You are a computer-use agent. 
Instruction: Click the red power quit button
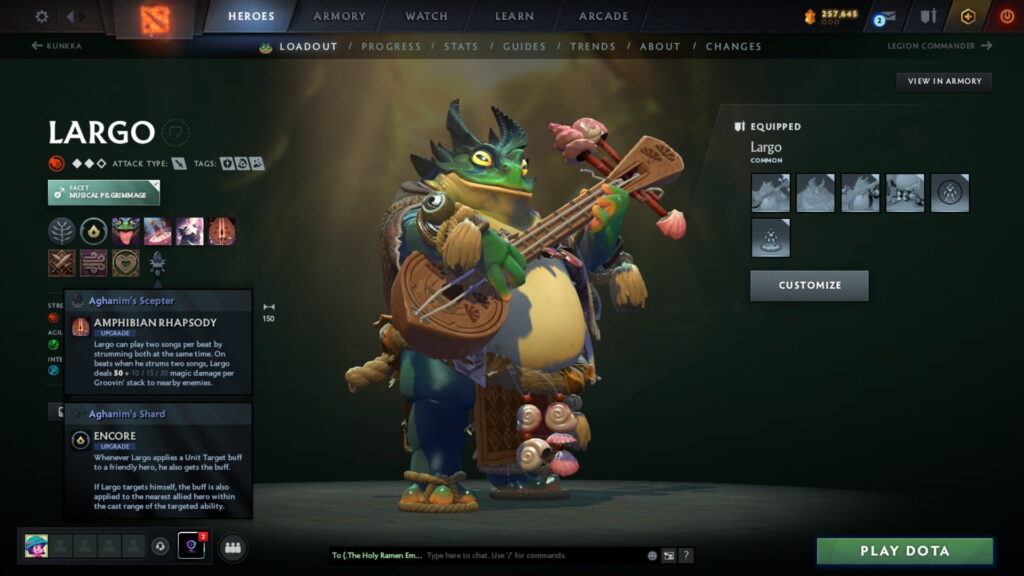(x=1006, y=16)
